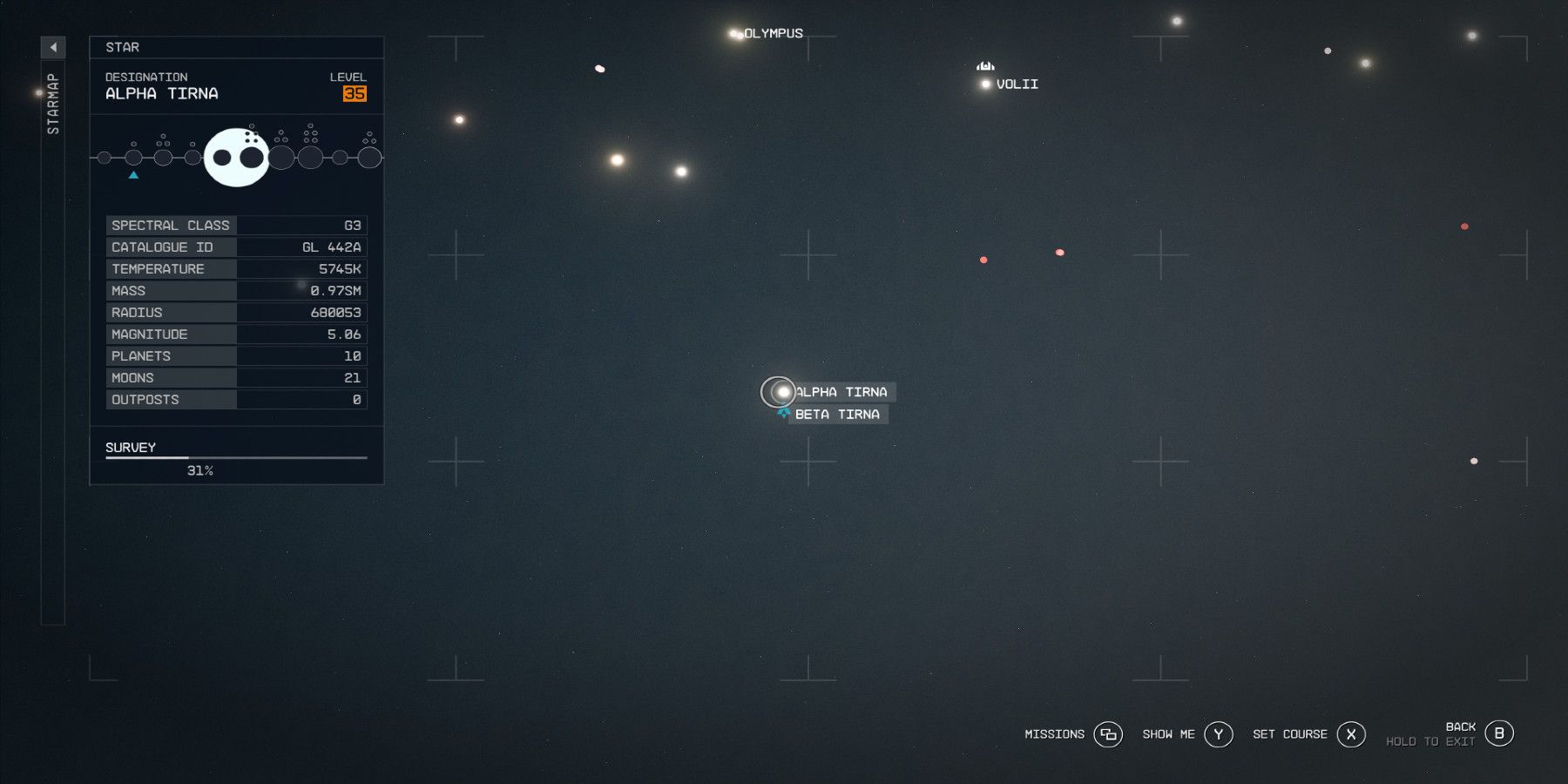Viewport: 1568px width, 784px height.
Task: Click the red dwarf star left of Volii
Action: pos(983,259)
